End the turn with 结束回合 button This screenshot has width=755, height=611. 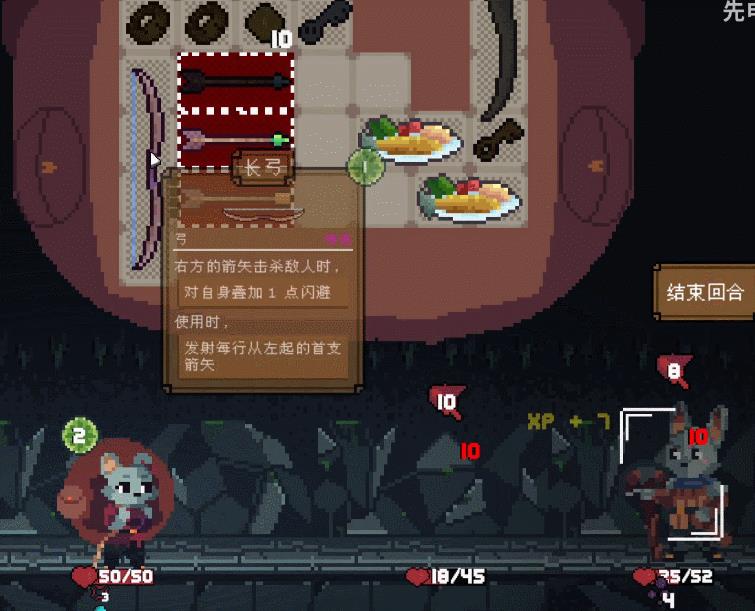705,292
